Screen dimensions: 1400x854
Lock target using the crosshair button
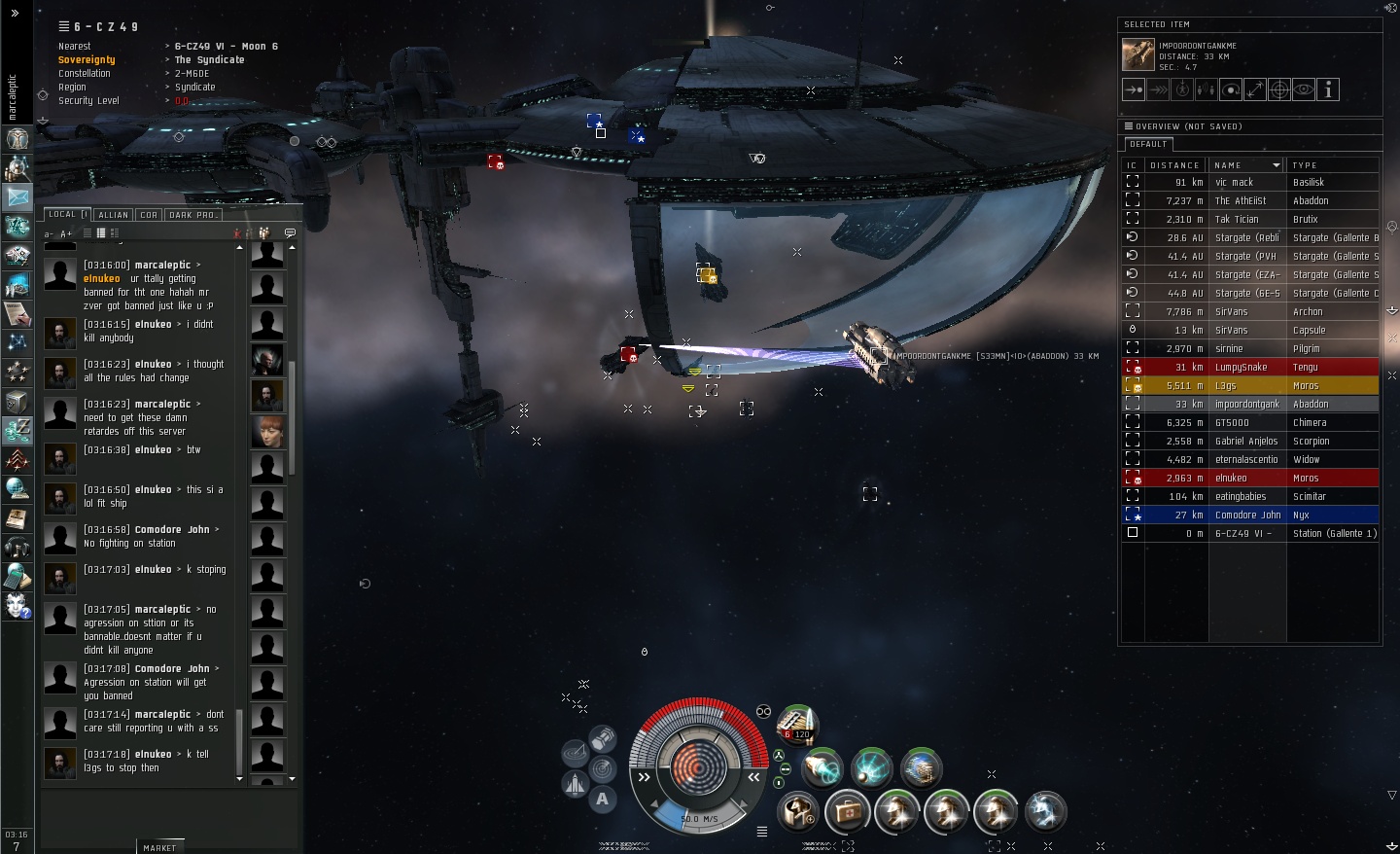tap(1279, 89)
